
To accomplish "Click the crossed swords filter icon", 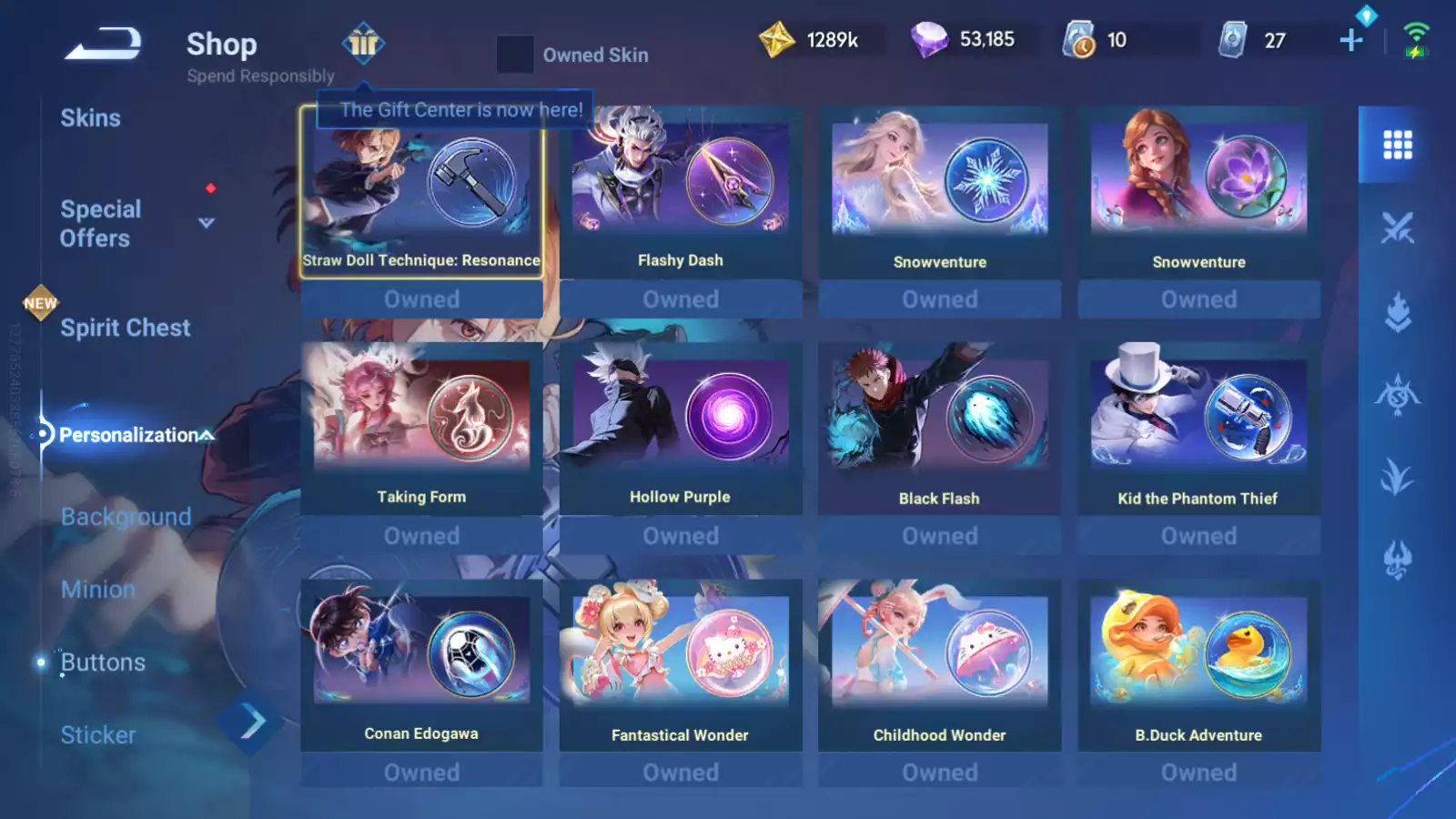I will point(1398,226).
